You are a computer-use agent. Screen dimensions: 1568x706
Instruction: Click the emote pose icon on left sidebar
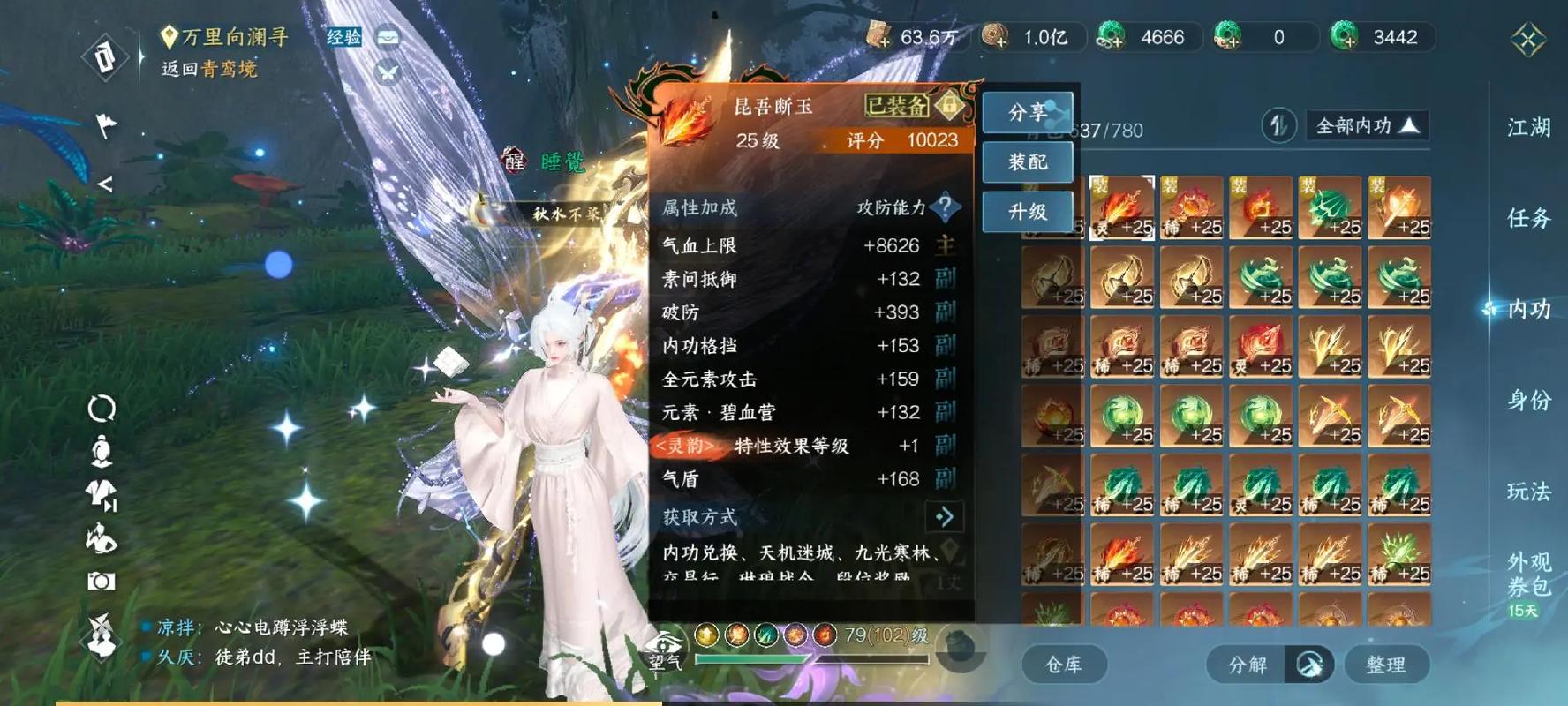click(100, 537)
